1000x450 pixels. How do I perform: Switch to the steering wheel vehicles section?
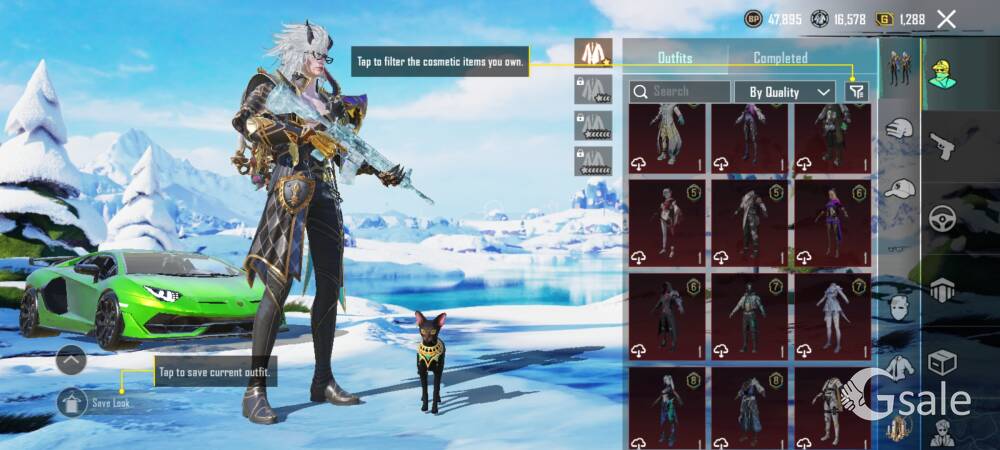coord(942,219)
